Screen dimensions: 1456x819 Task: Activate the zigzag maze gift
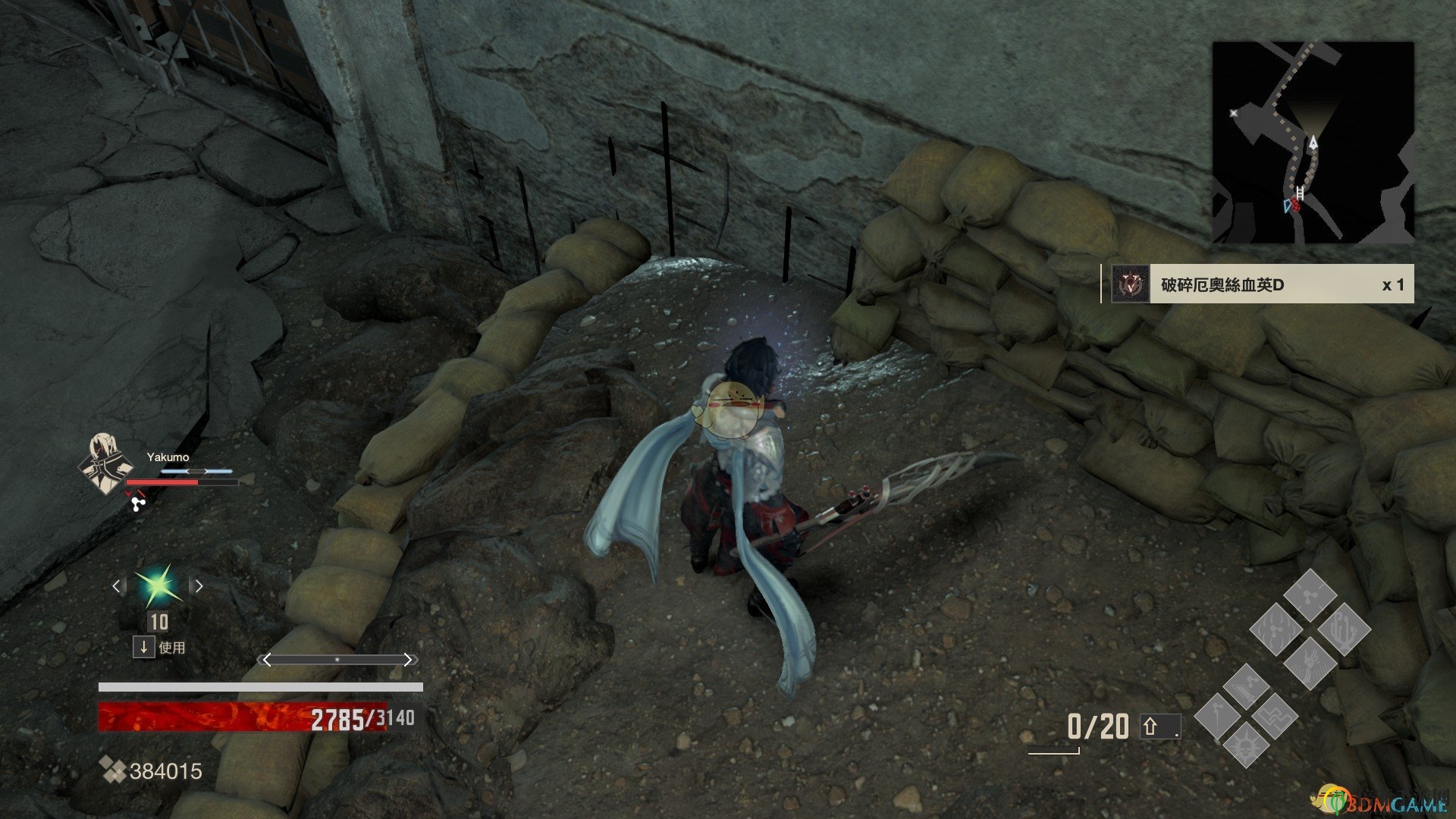1275,717
